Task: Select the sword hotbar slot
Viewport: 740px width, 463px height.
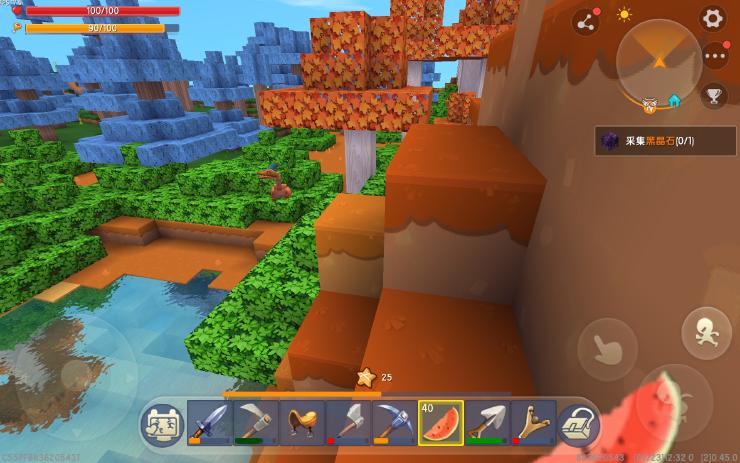Action: 210,423
